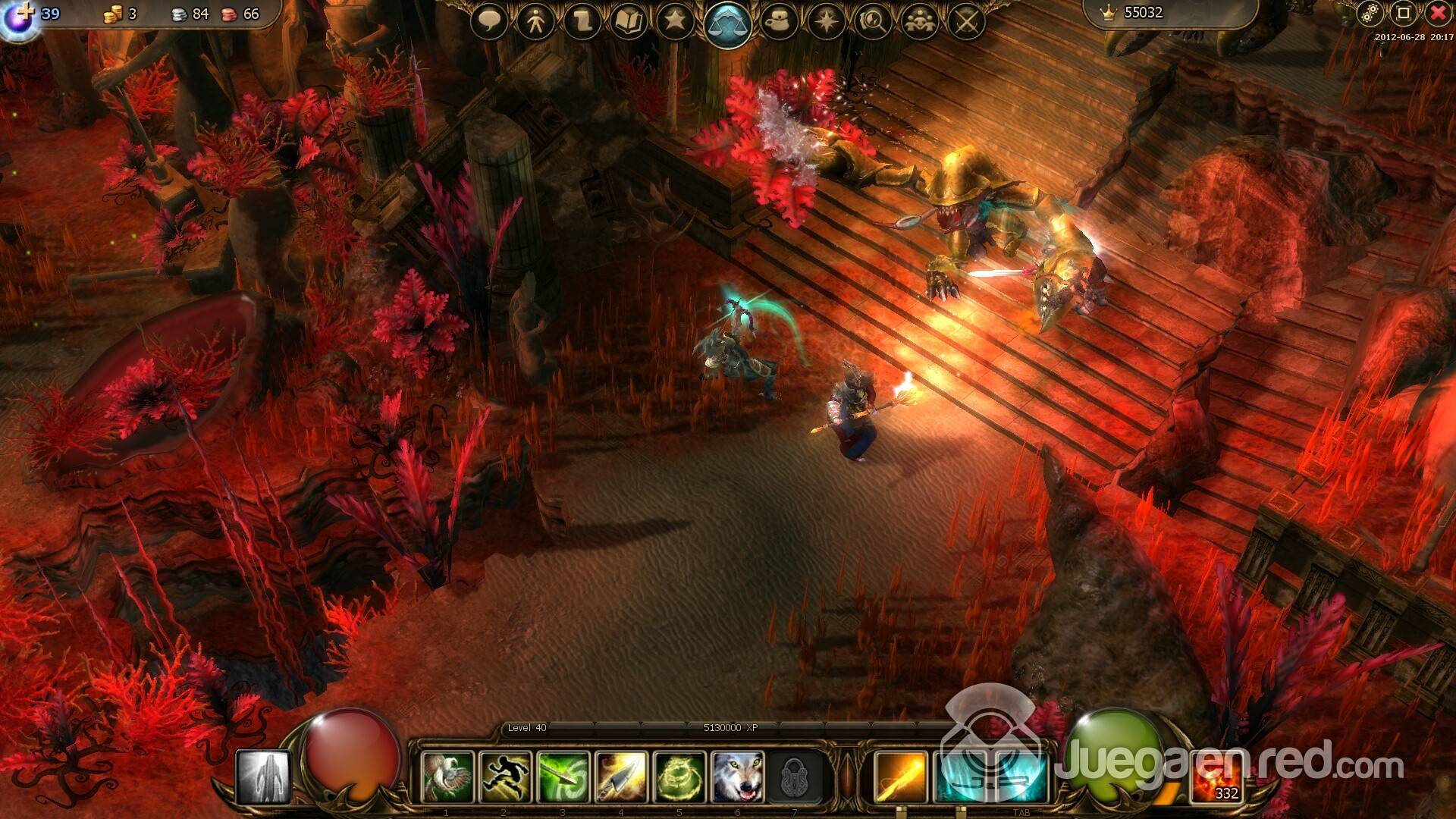This screenshot has width=1456, height=819.
Task: Close the game with the red X
Action: tap(1437, 13)
